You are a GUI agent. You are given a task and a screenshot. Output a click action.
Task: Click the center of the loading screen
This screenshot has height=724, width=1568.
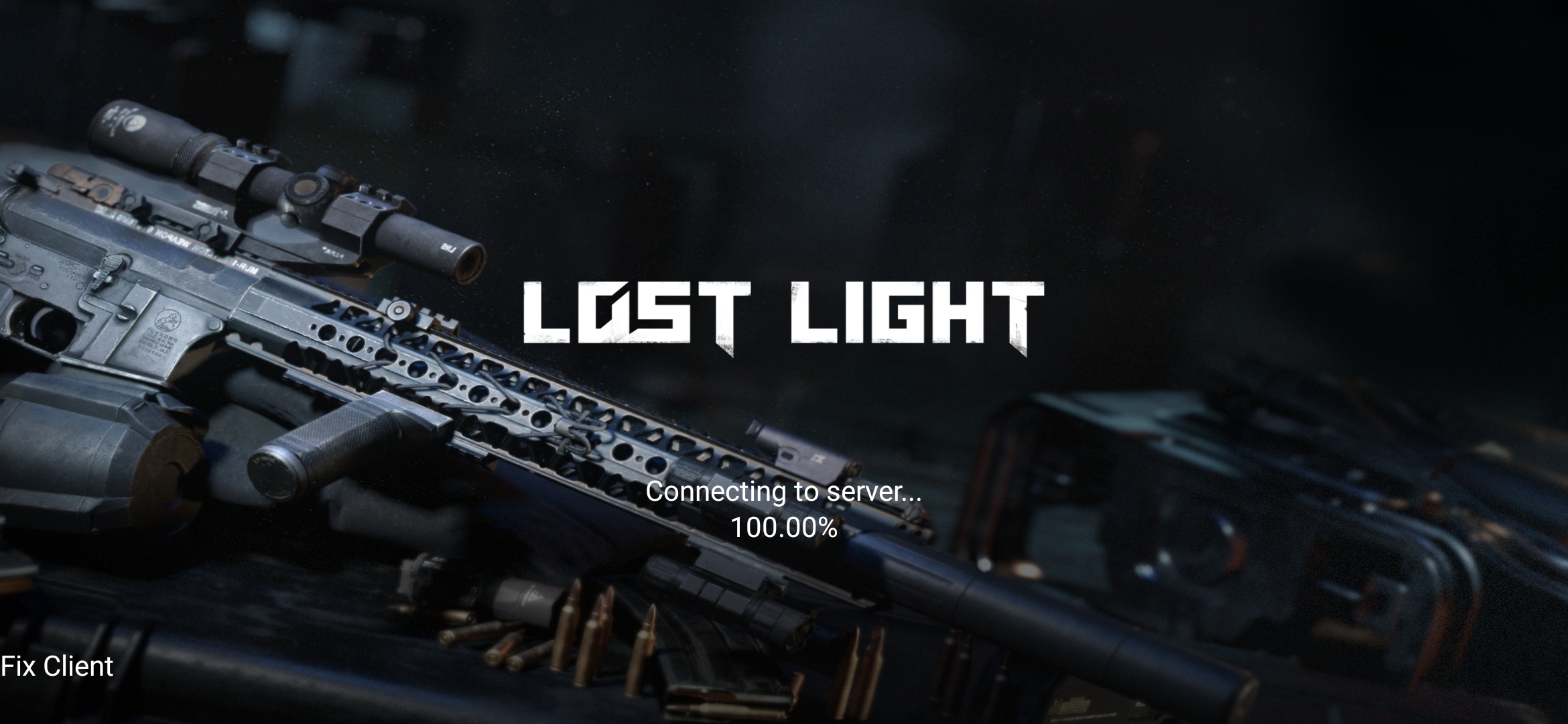784,362
